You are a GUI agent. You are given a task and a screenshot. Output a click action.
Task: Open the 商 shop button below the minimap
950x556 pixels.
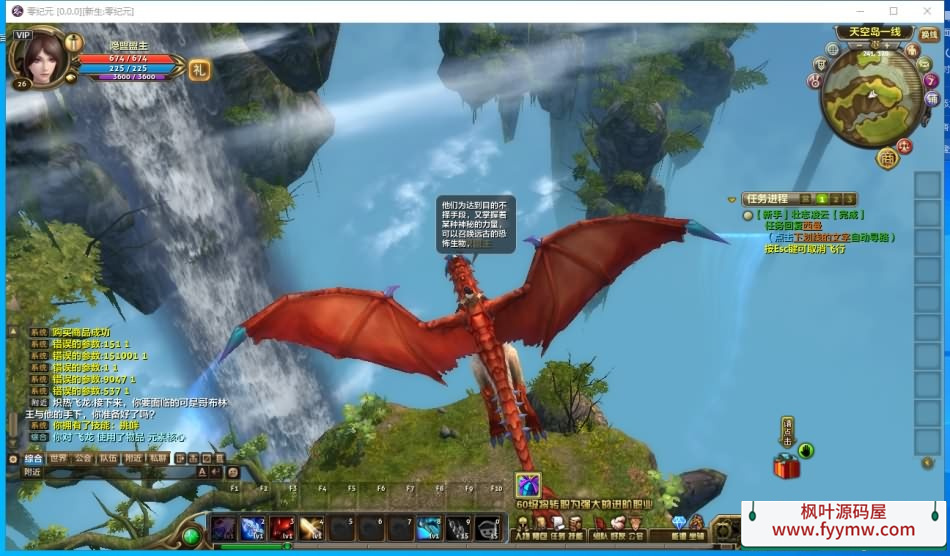887,158
